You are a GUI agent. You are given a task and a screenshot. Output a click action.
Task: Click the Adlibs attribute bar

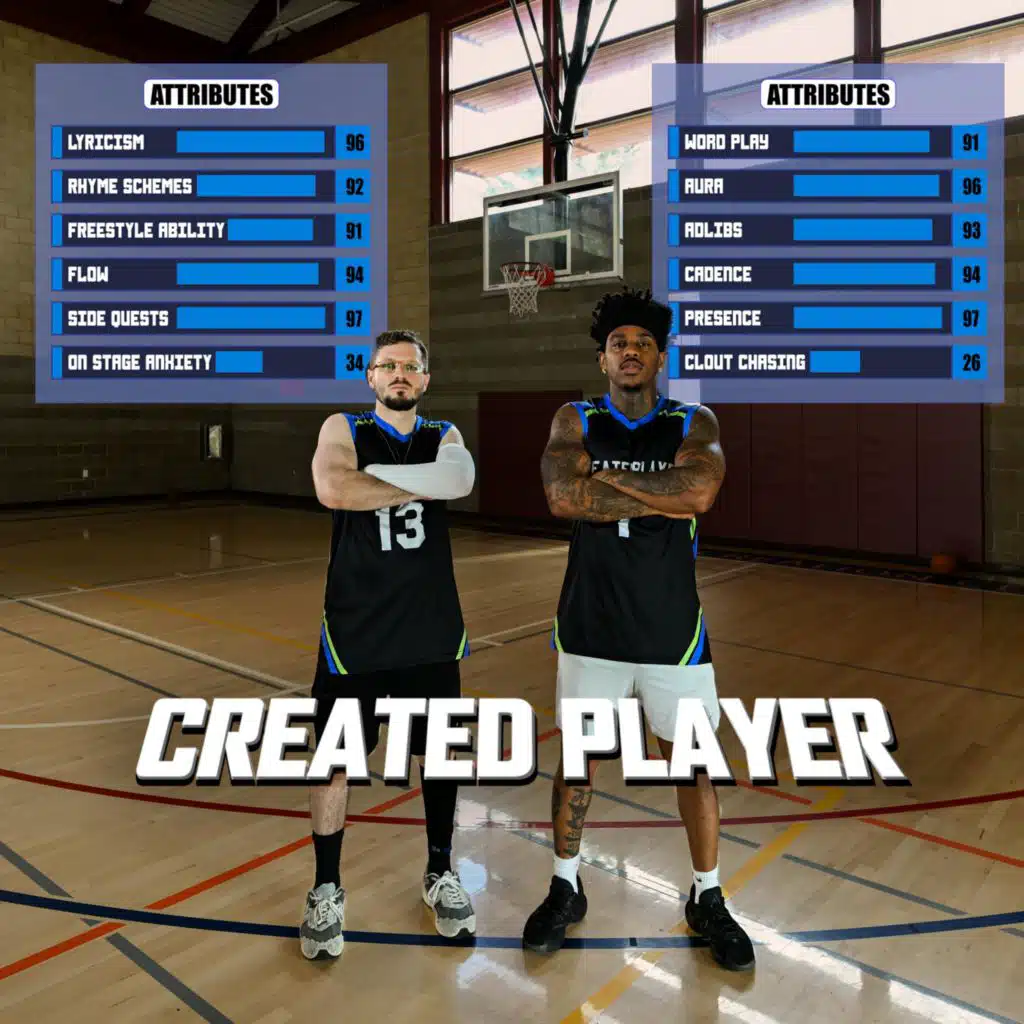click(x=862, y=230)
